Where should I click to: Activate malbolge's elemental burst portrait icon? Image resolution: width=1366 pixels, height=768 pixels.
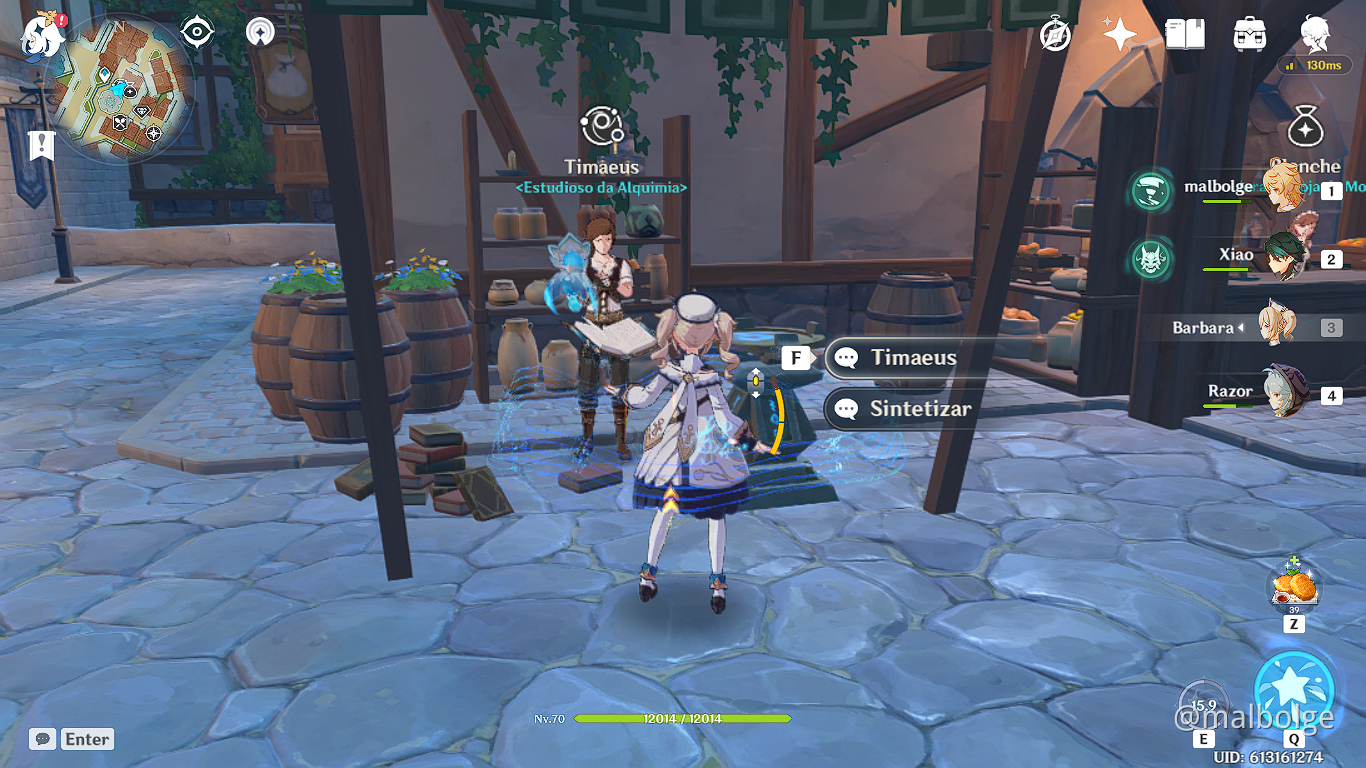pos(1150,191)
